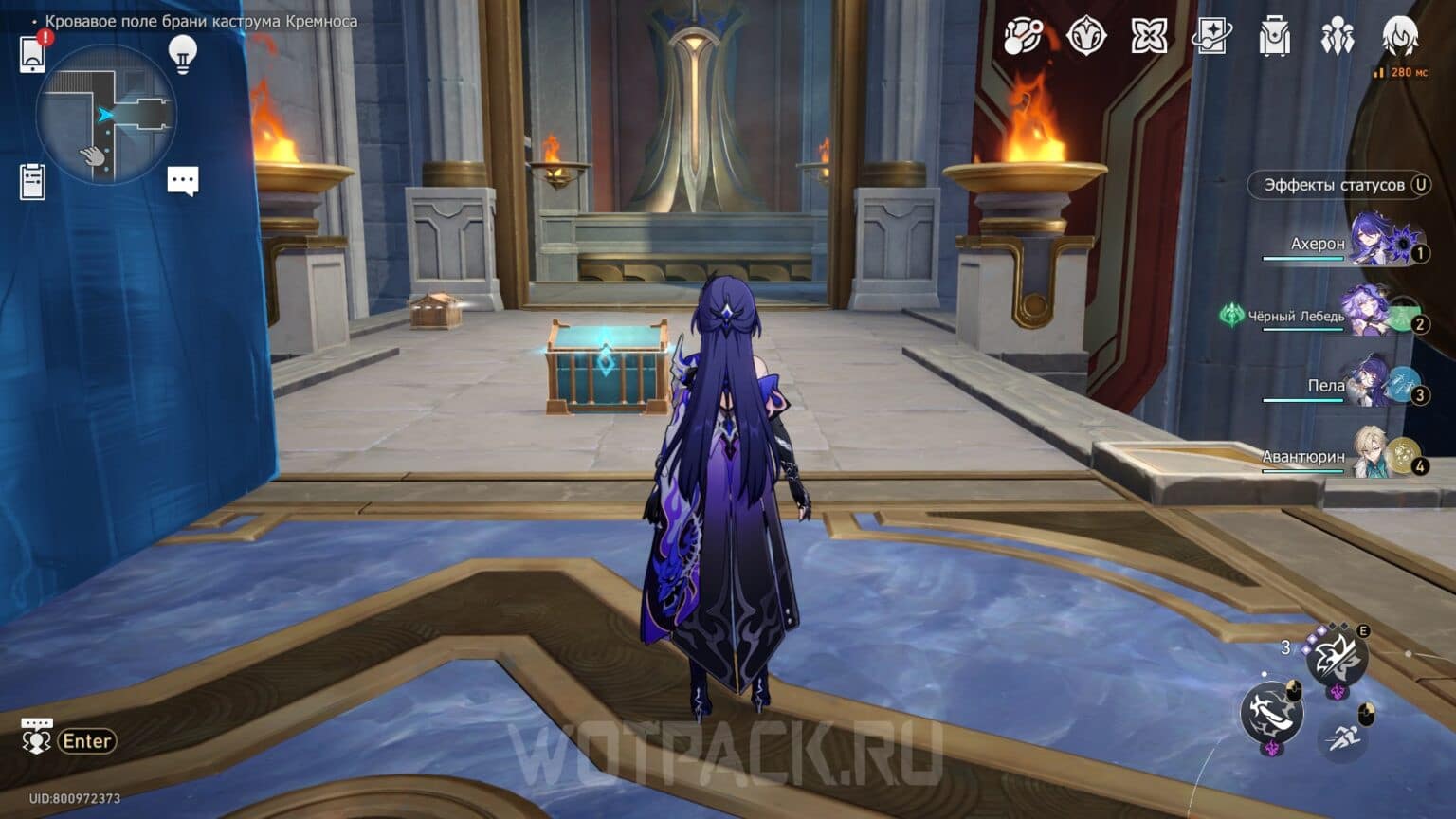Open the missions clipboard icon
Screen dimensions: 1456x819
(34, 180)
